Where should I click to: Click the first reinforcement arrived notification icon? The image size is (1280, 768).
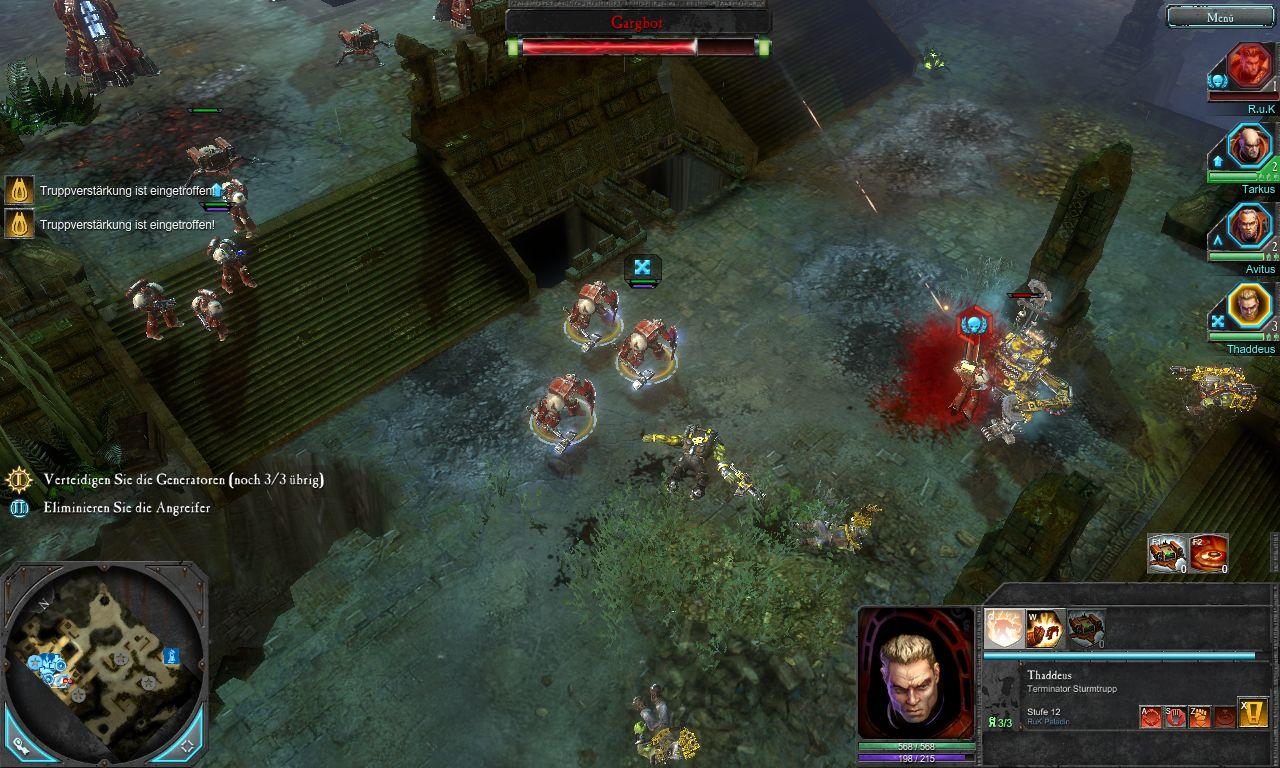[19, 190]
